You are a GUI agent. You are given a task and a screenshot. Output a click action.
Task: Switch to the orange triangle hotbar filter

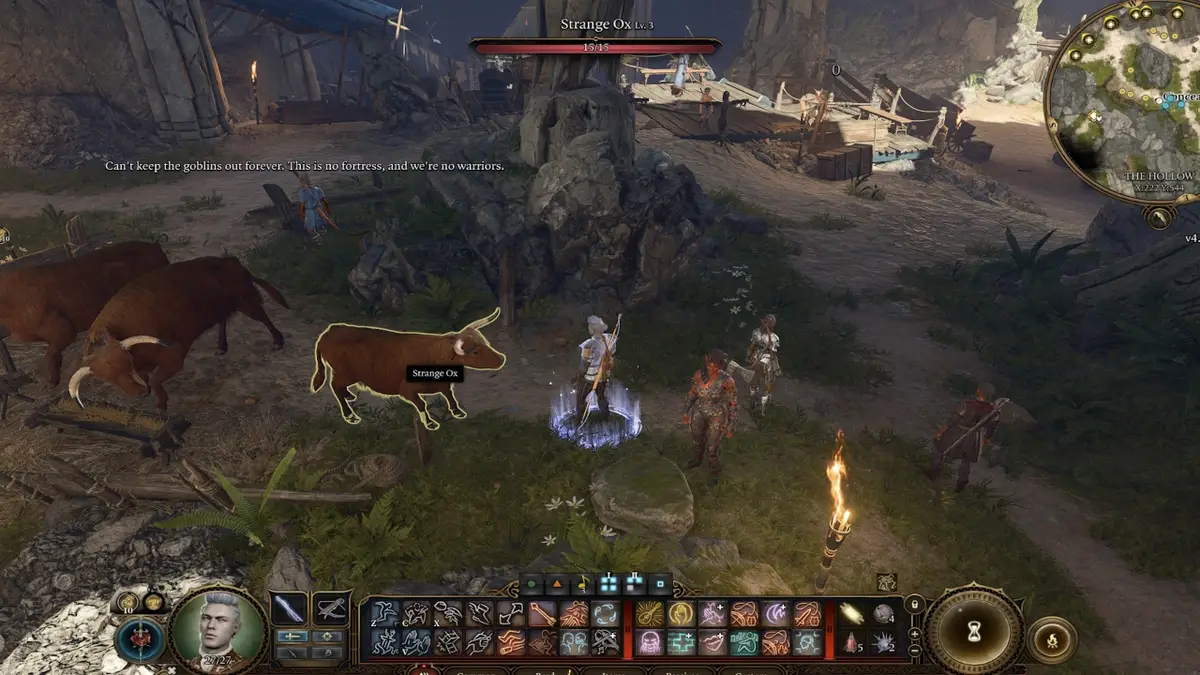[556, 582]
